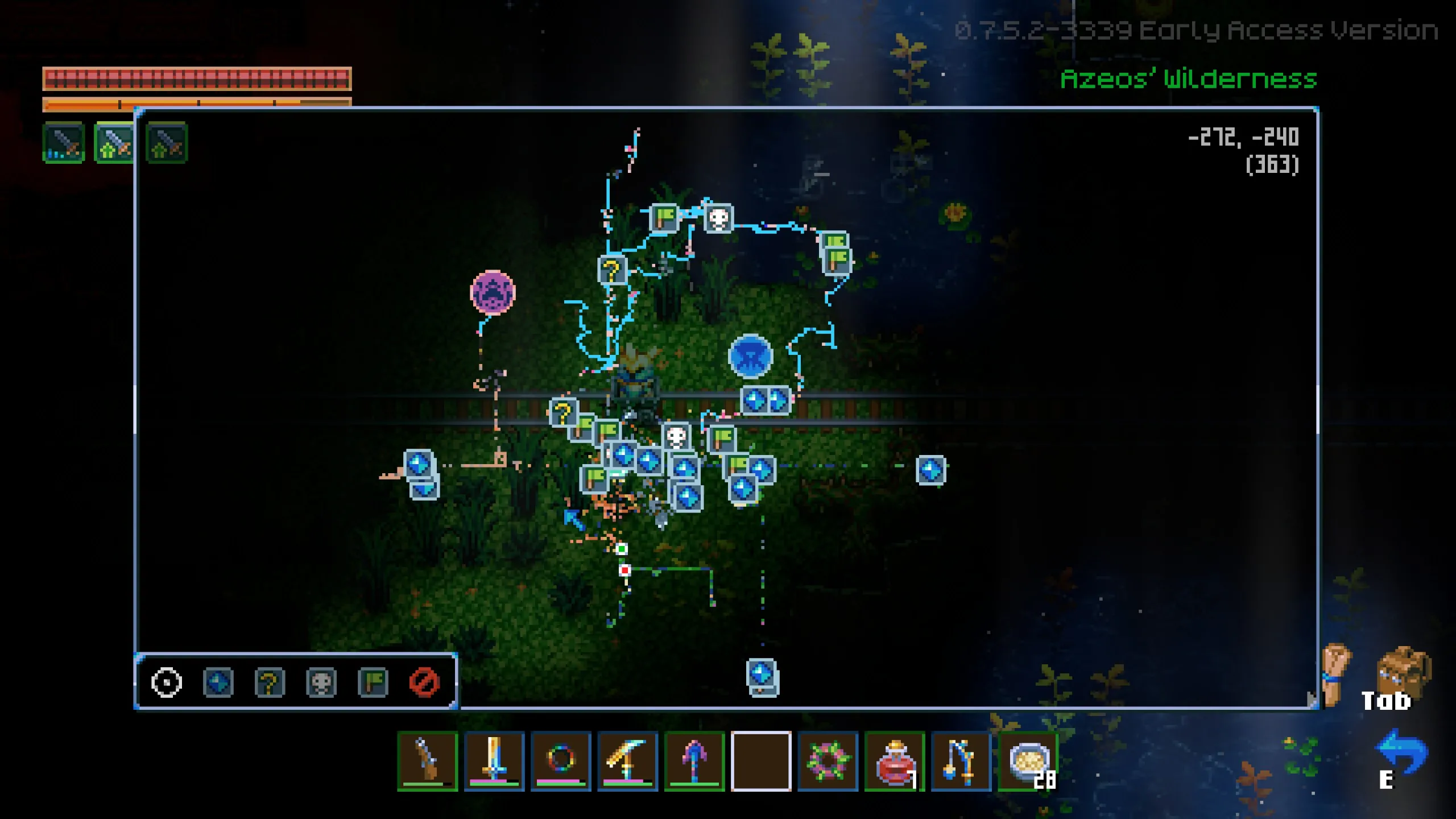
Task: Select the fishing rod in the hotbar
Action: point(962,762)
